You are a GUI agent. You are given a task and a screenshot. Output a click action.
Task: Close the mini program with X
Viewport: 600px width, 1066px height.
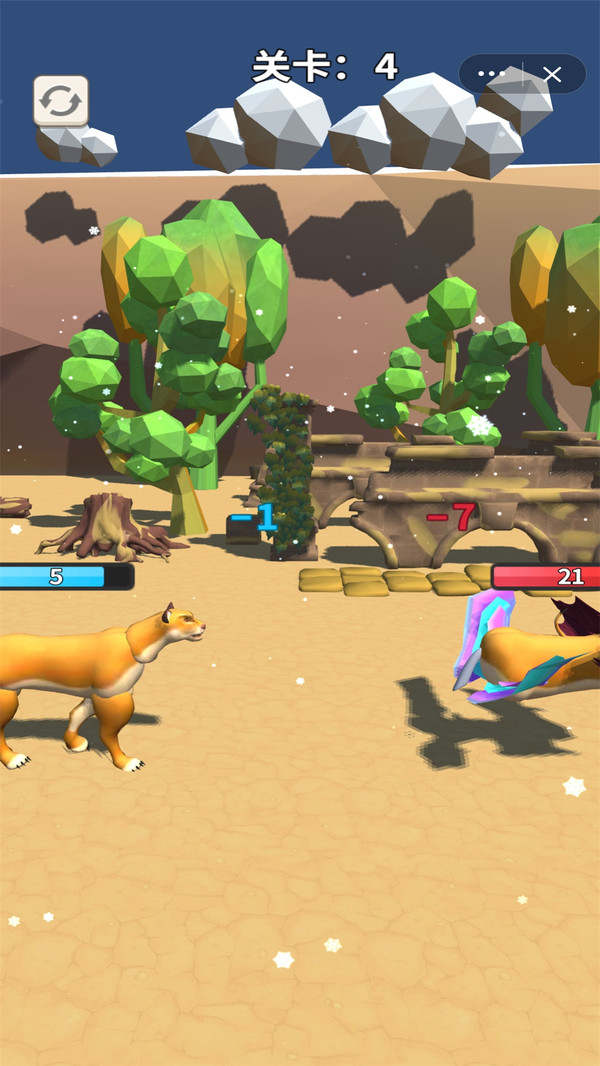point(552,74)
